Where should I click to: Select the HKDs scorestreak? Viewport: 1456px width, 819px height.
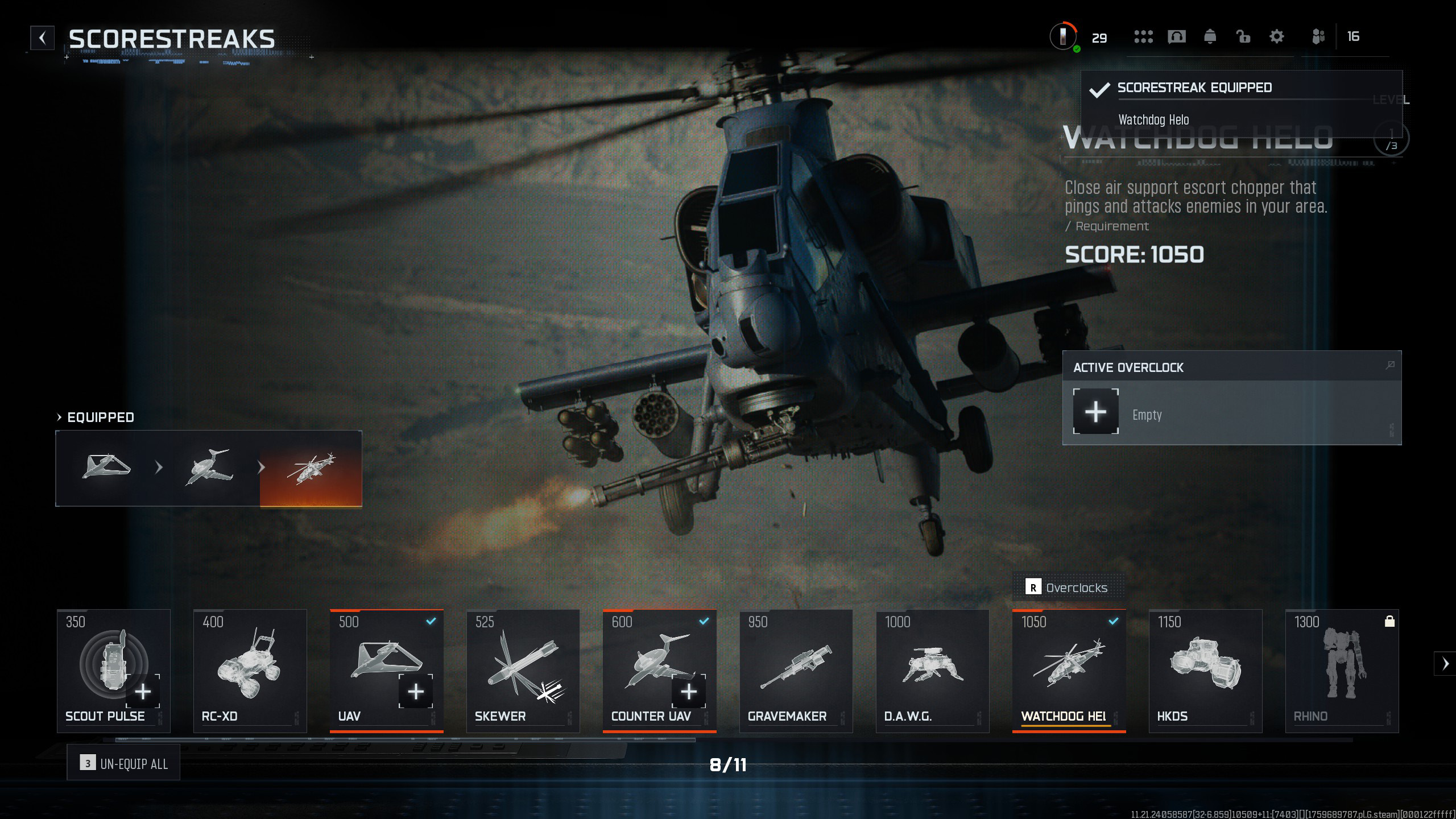[x=1205, y=670]
